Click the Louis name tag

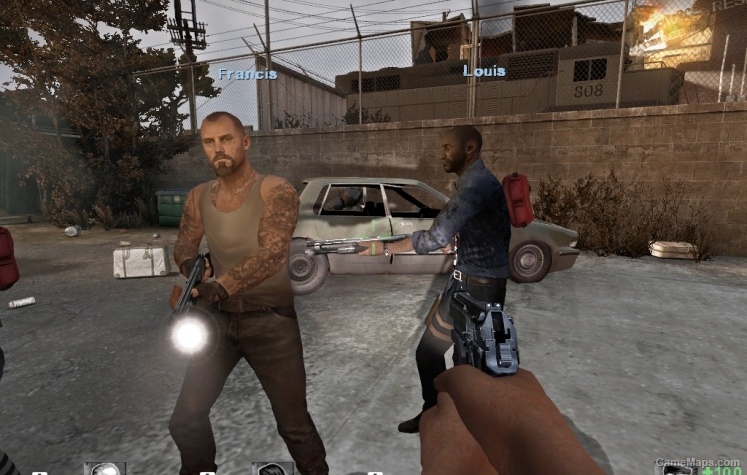coord(484,71)
